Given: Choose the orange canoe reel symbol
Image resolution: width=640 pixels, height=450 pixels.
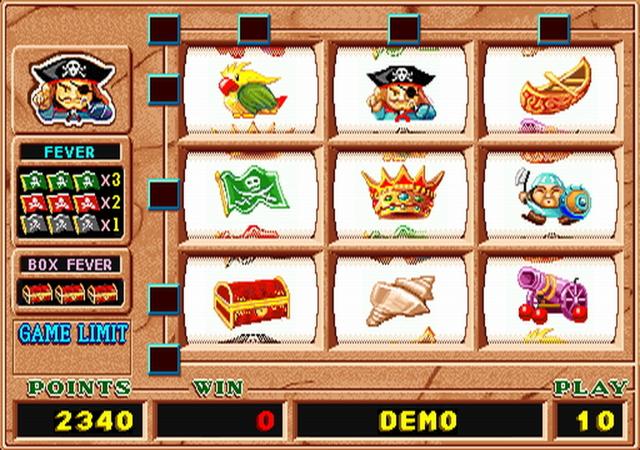Looking at the screenshot, I should [x=553, y=89].
